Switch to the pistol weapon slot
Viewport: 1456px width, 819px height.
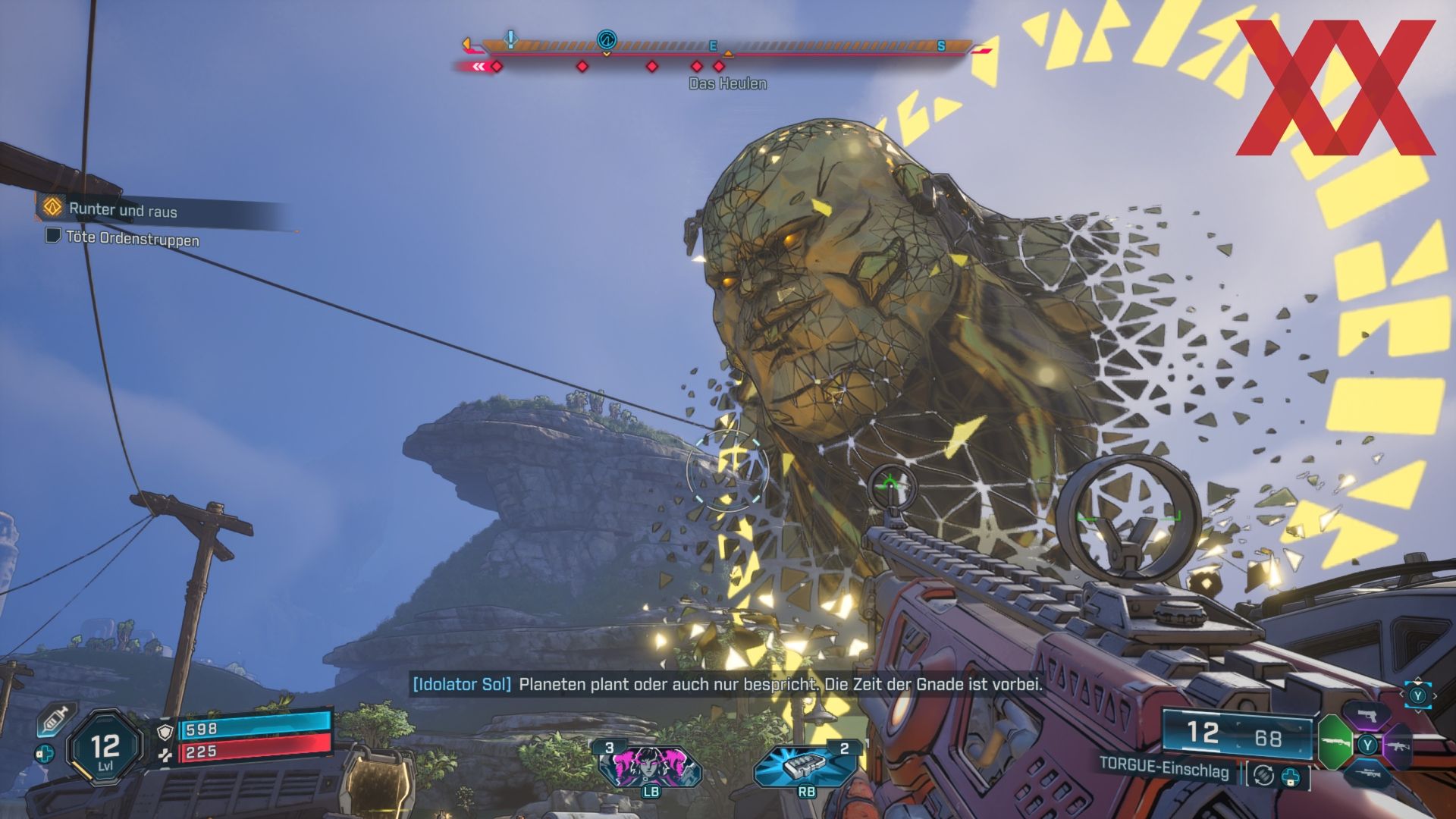click(1366, 717)
